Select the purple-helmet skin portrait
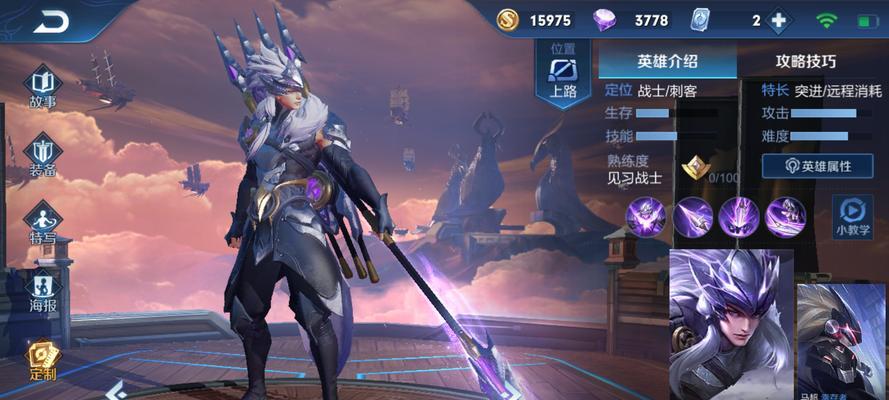This screenshot has width=889, height=400. click(x=730, y=323)
